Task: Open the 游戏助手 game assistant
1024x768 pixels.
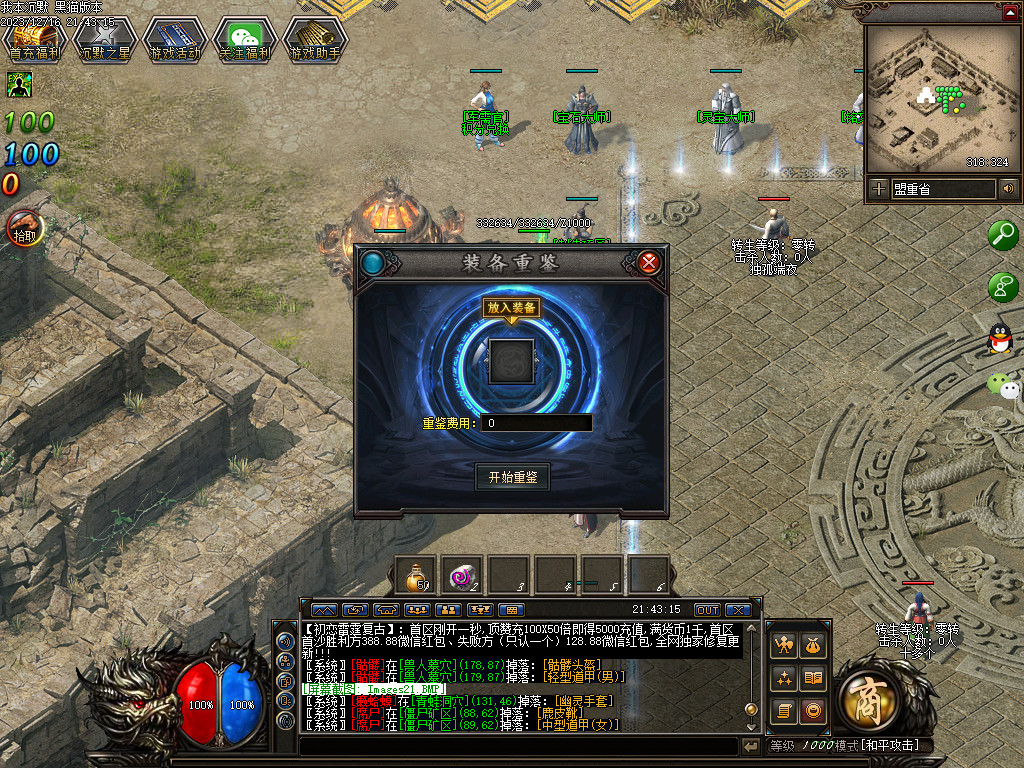Action: pos(314,40)
